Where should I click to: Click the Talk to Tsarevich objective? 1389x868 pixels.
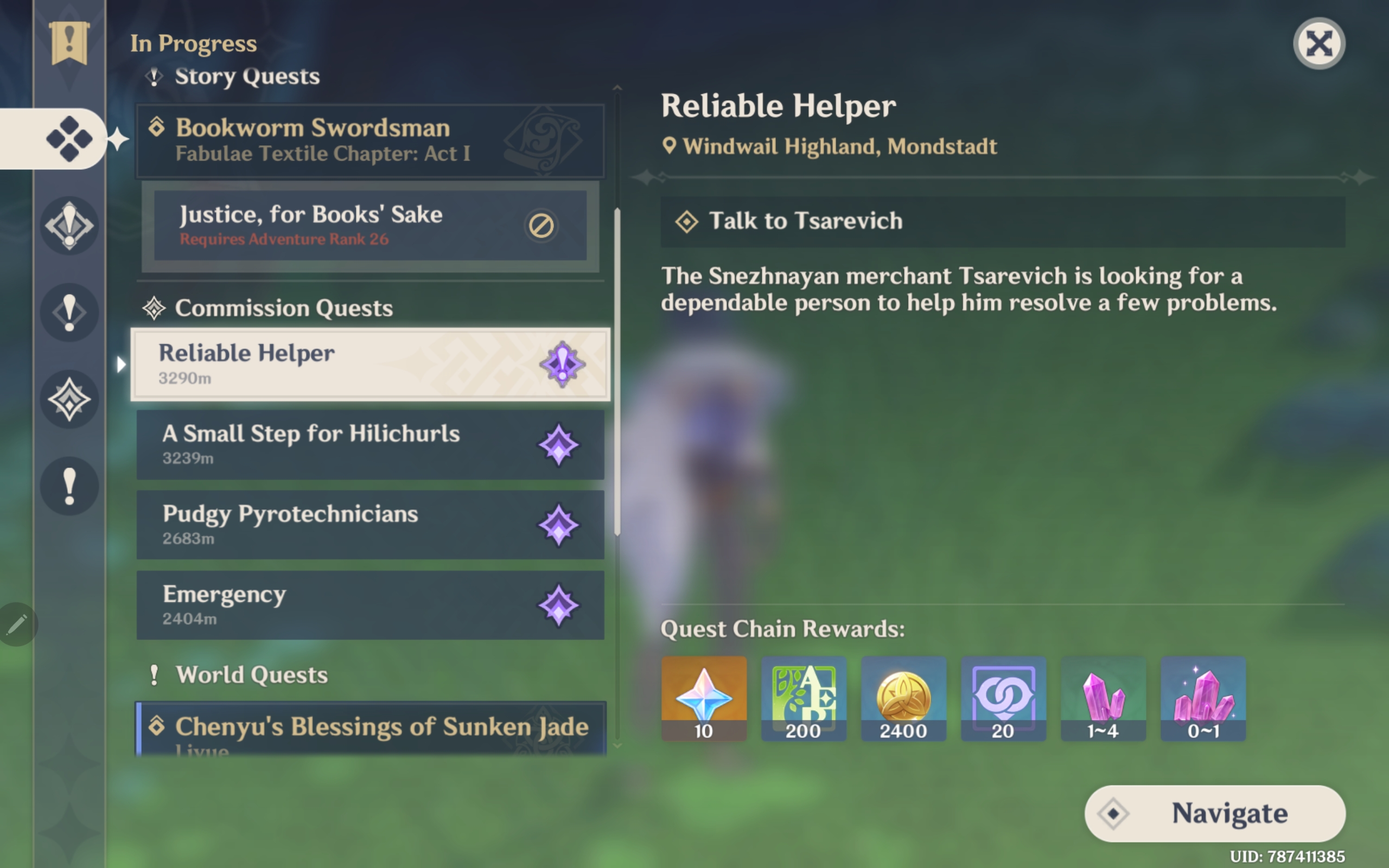(1002, 221)
